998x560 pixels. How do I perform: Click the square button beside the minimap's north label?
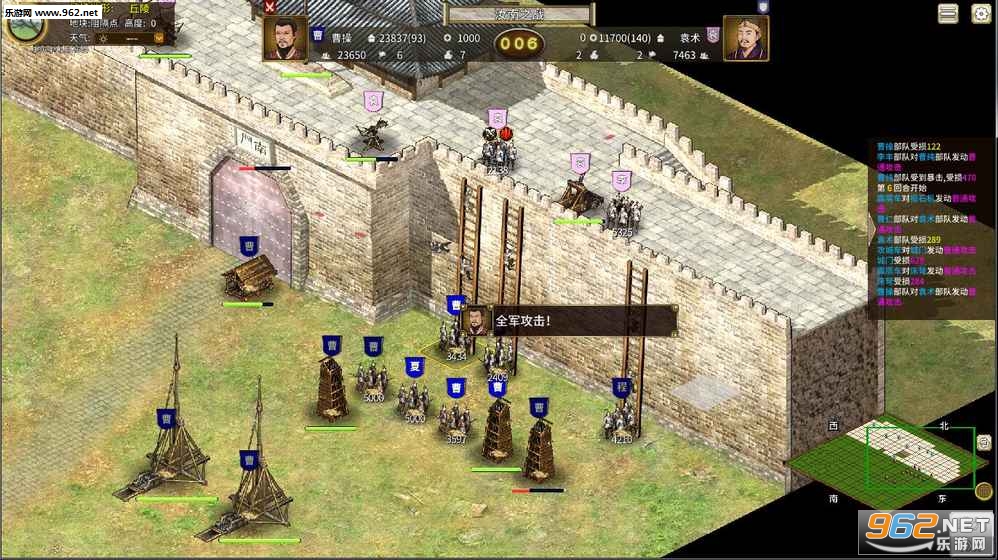[983, 441]
